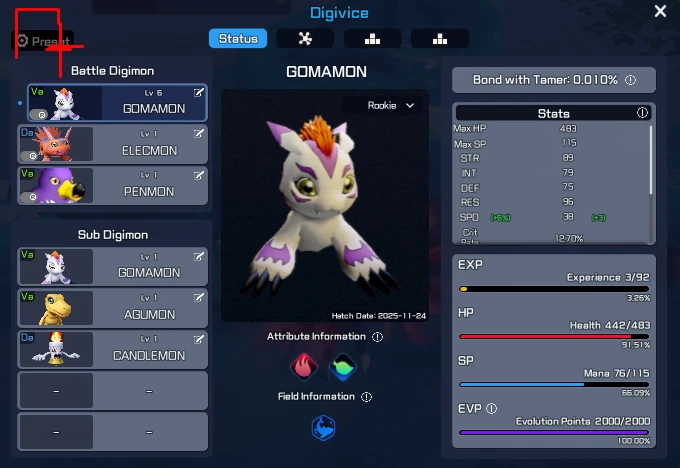This screenshot has width=680, height=468.
Task: Click the blue whale field icon
Action: coord(323,428)
